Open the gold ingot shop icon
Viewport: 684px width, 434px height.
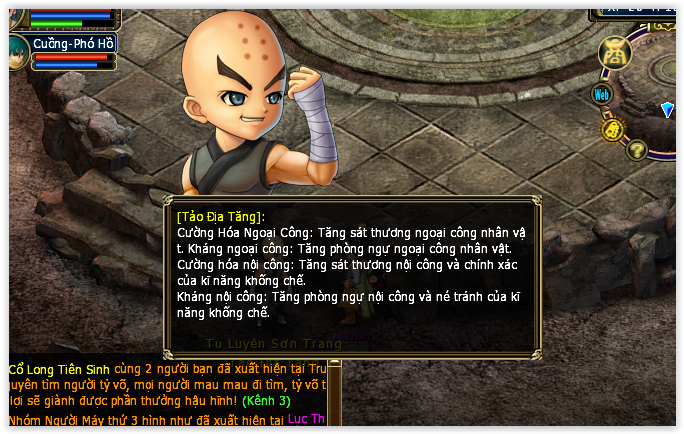pos(615,53)
